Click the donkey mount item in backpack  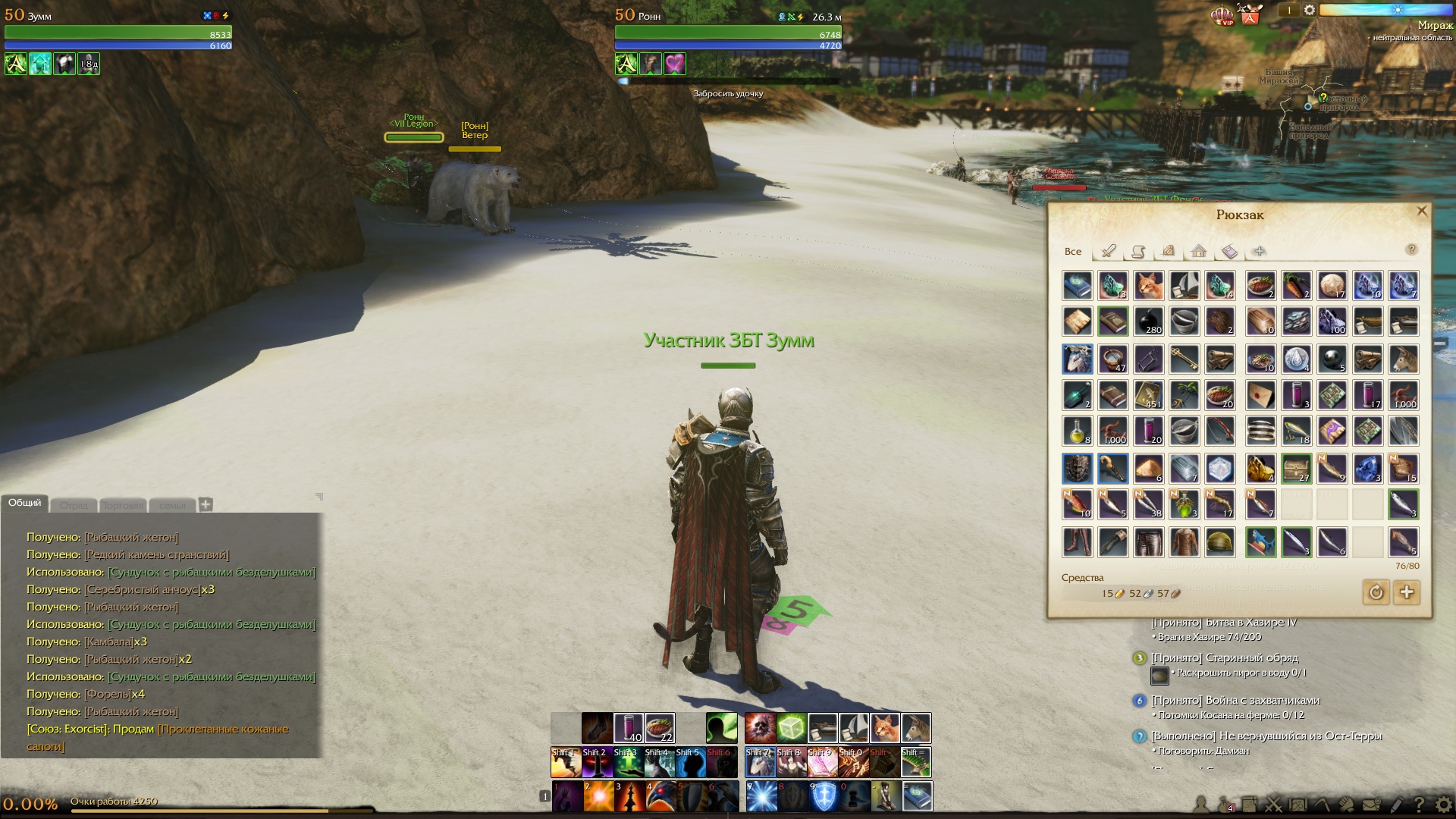[1404, 359]
